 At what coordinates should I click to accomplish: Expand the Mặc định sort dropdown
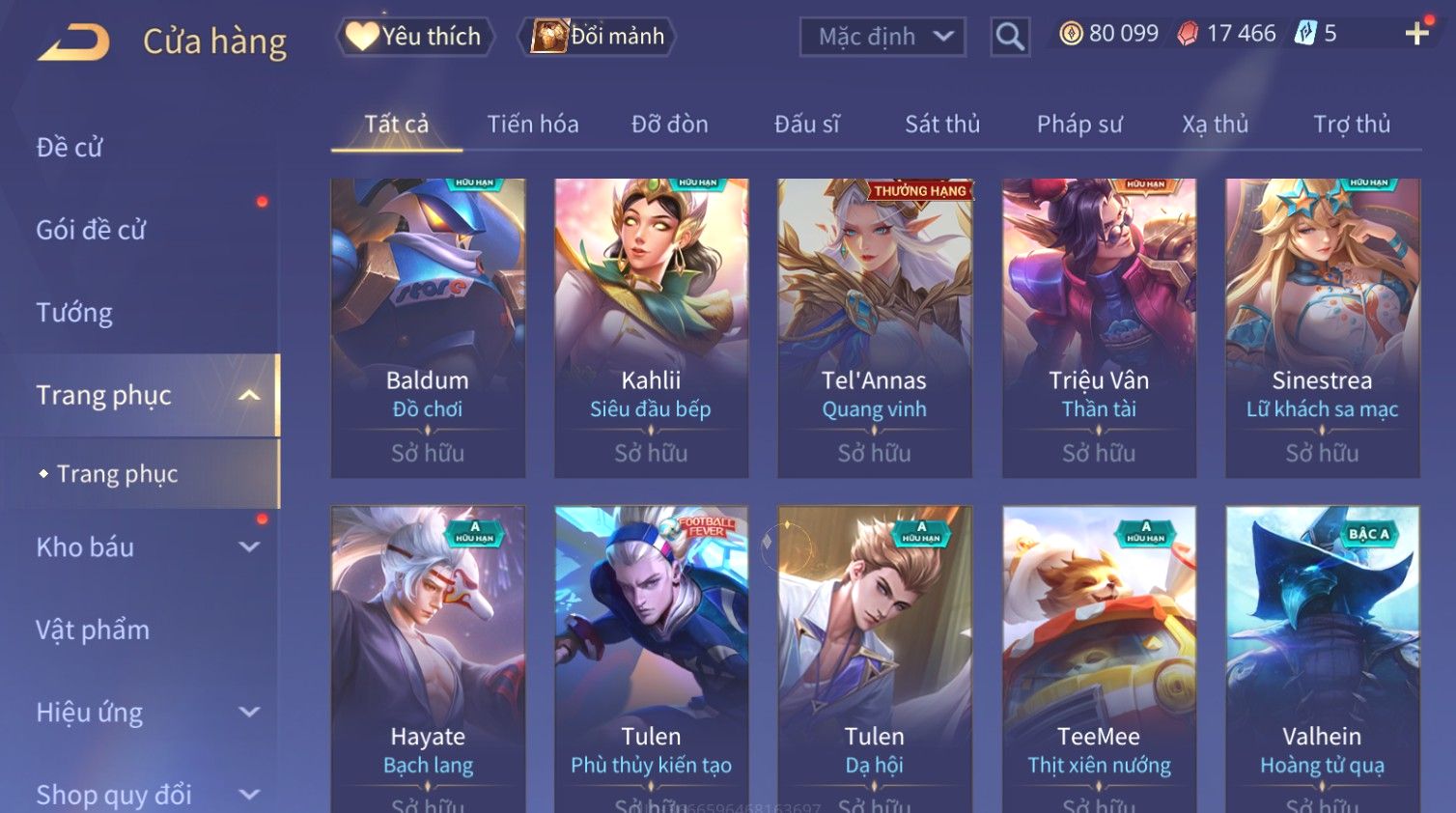tap(882, 37)
